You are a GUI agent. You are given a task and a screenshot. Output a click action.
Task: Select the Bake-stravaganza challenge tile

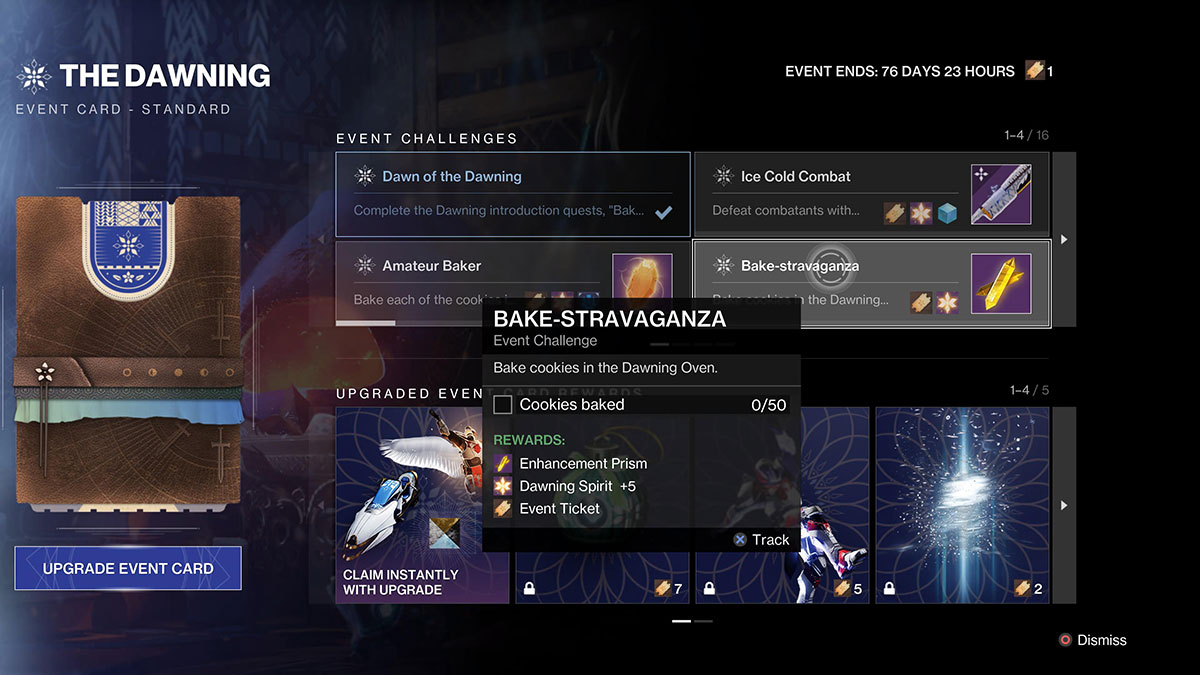tap(871, 283)
